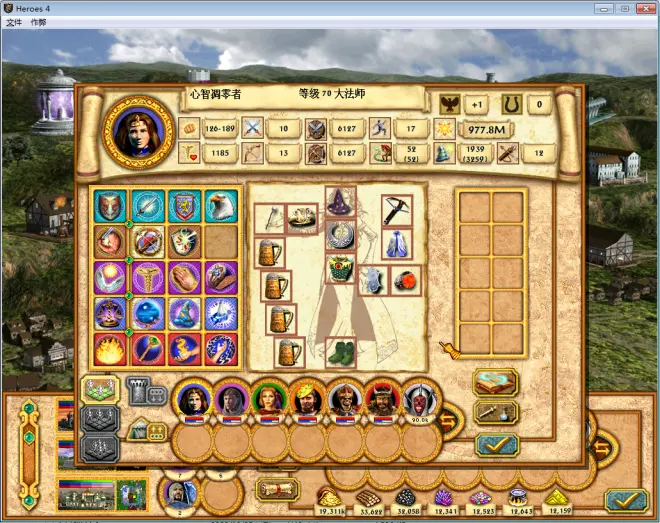Select the axe weapon slot

[270, 218]
